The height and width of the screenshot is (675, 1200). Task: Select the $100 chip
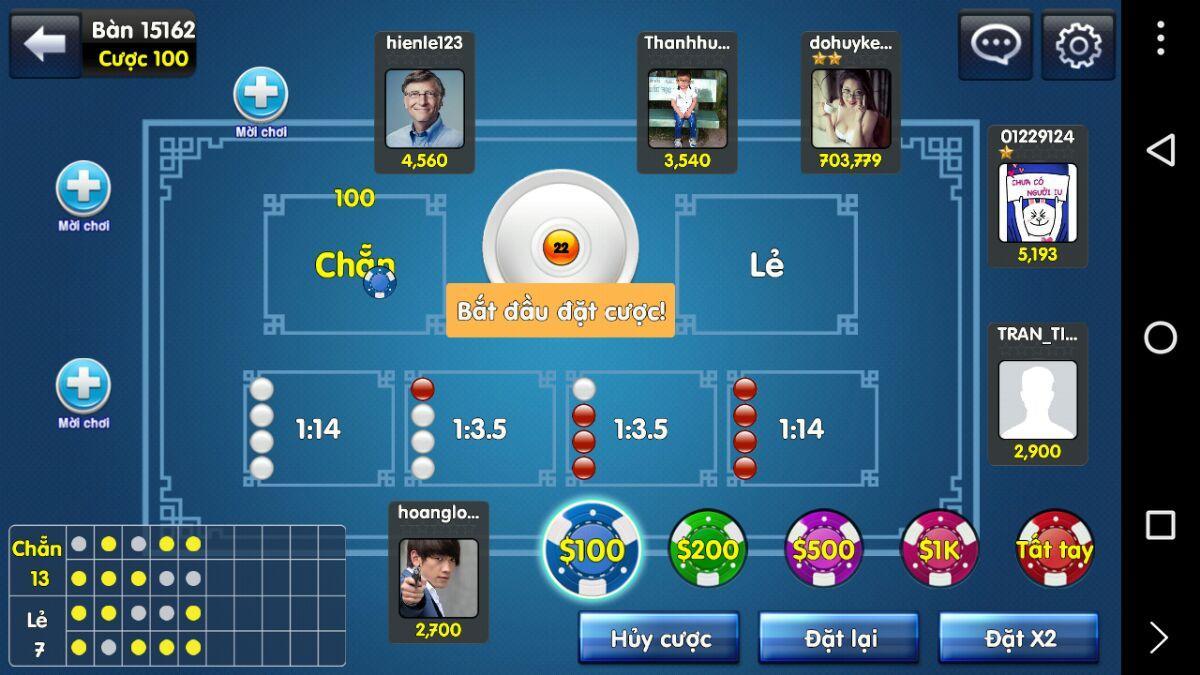593,549
